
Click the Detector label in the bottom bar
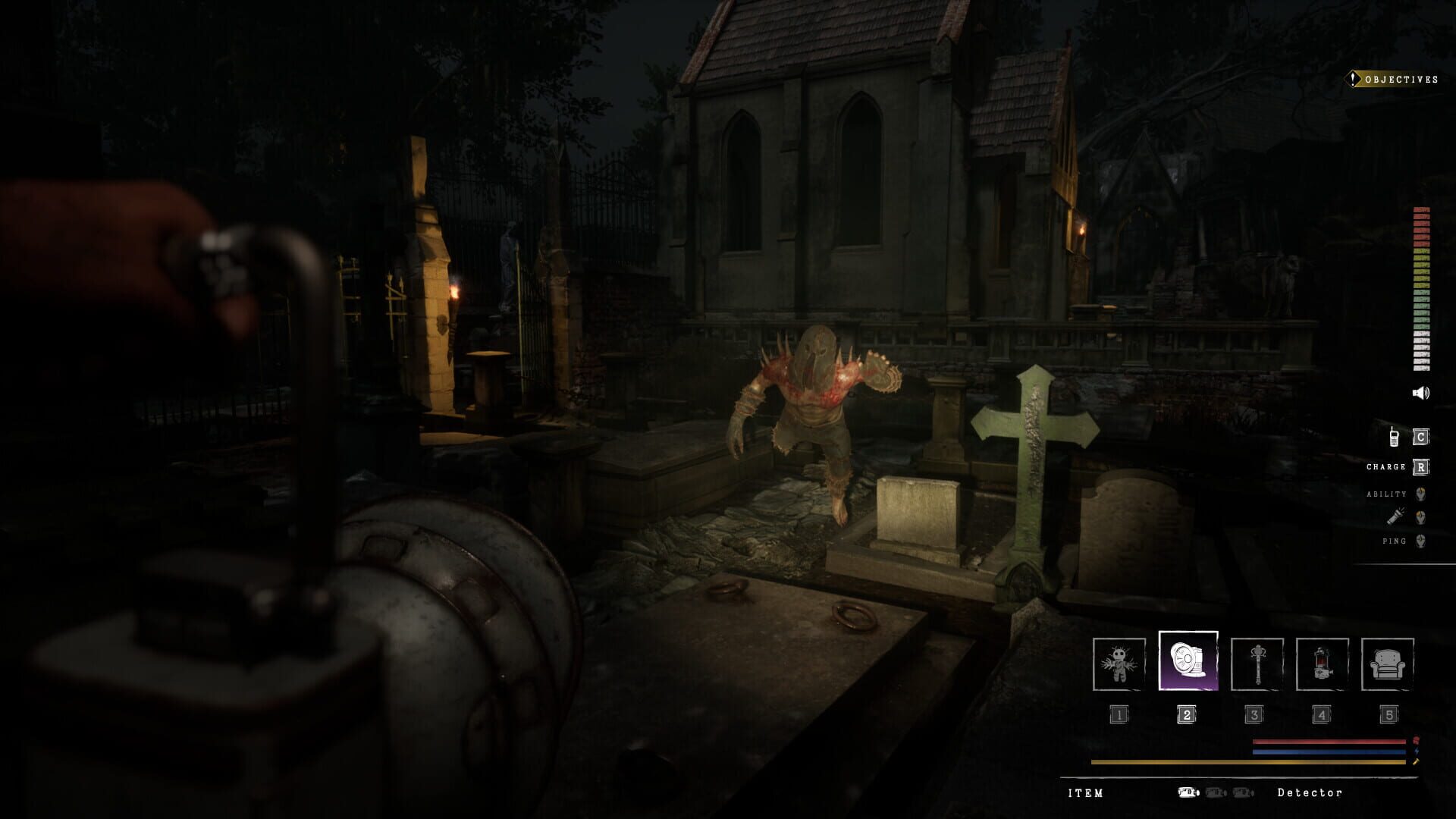click(x=1310, y=793)
